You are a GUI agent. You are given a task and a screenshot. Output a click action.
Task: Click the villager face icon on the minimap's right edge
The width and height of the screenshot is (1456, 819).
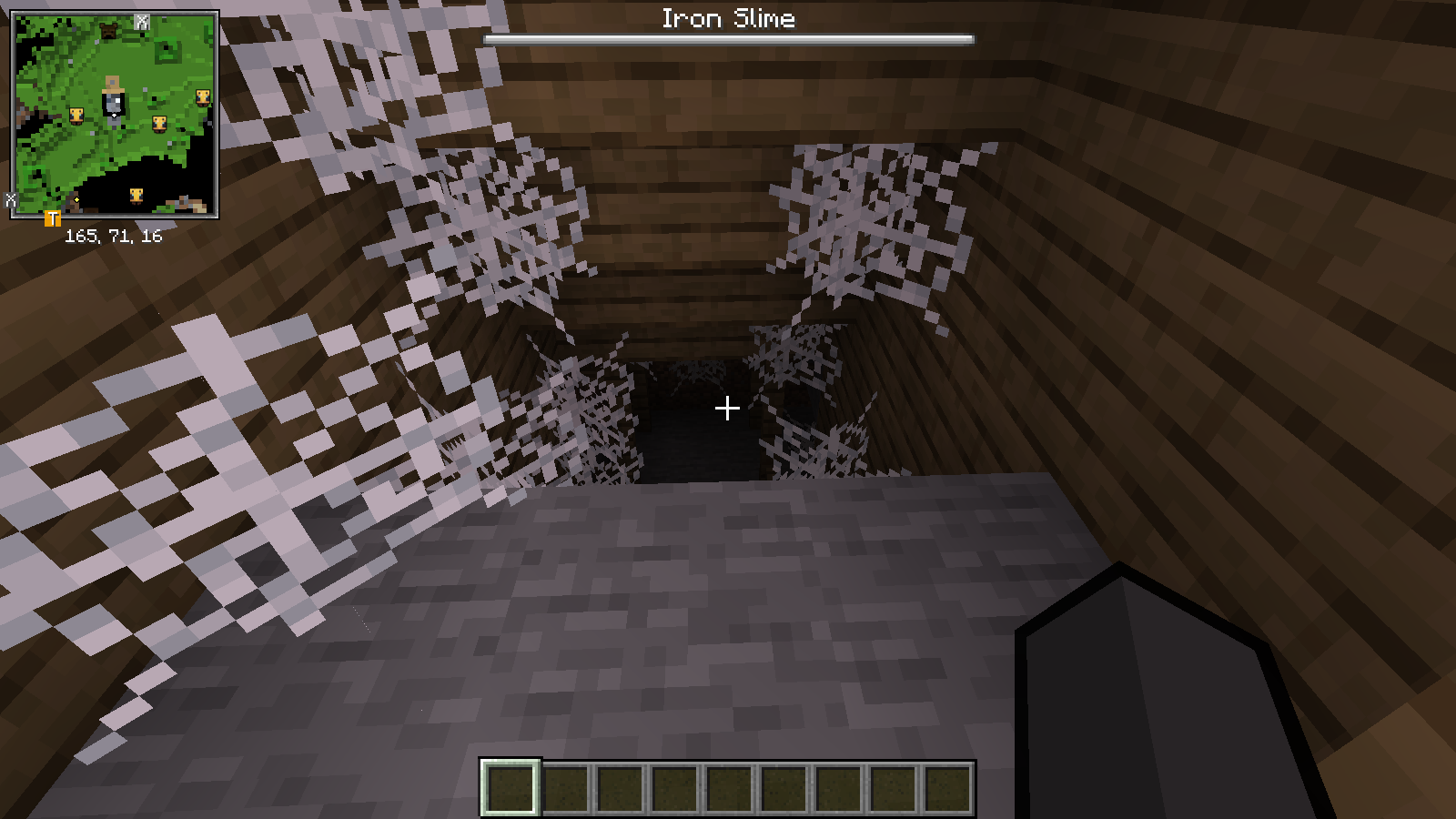202,97
